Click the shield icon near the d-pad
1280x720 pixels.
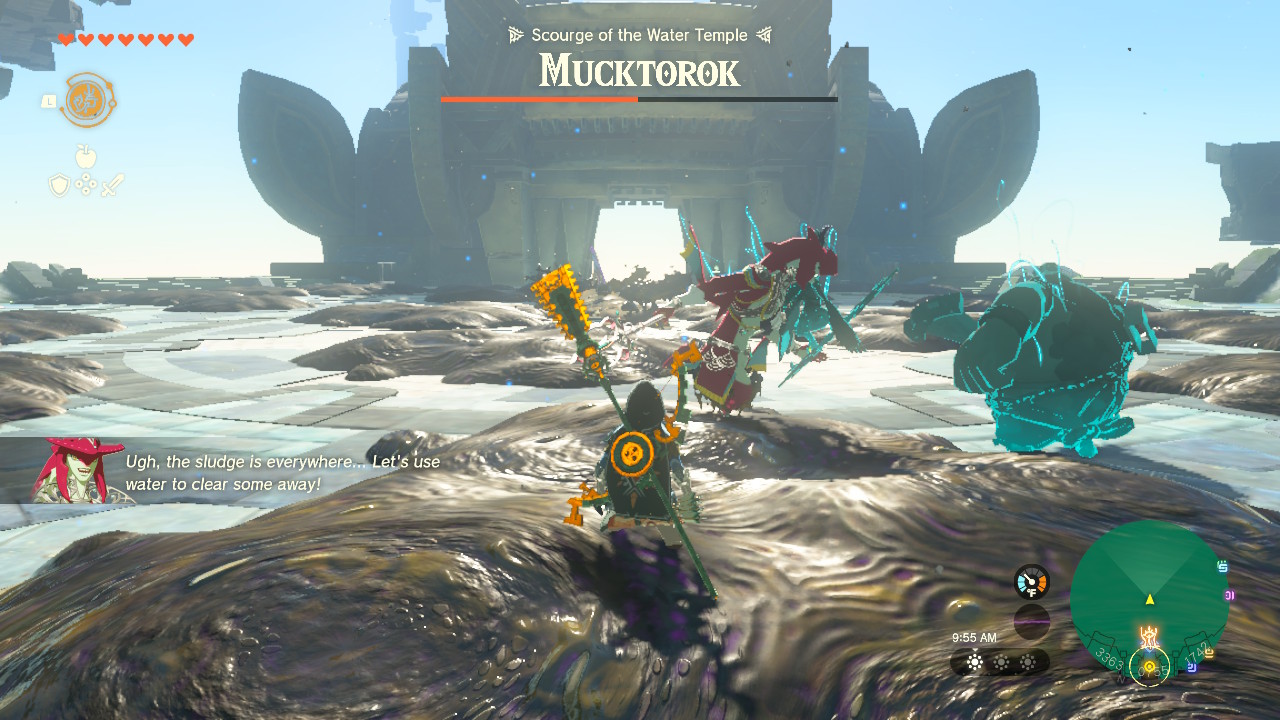coord(60,184)
